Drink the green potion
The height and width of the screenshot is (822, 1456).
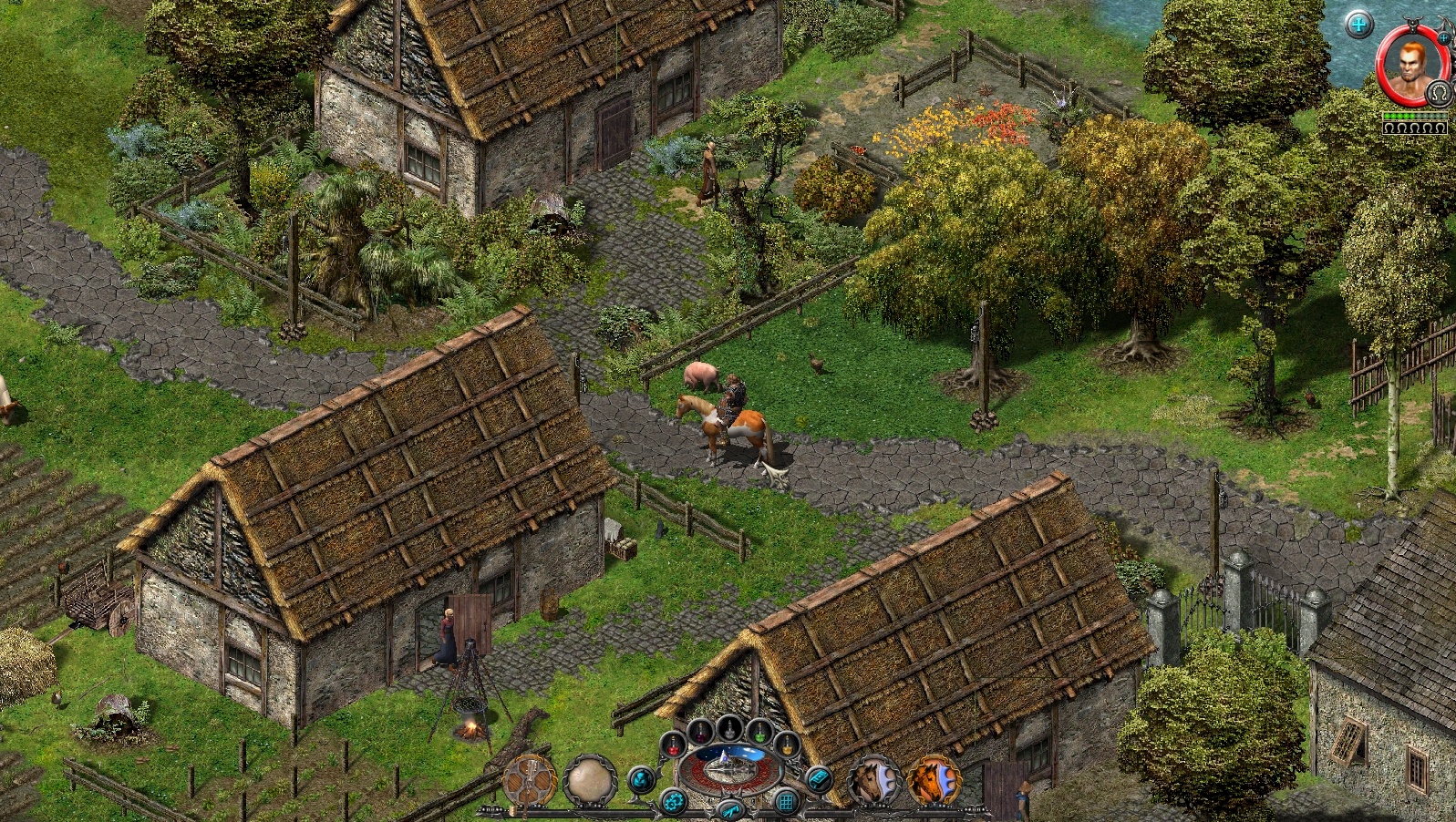[x=759, y=731]
